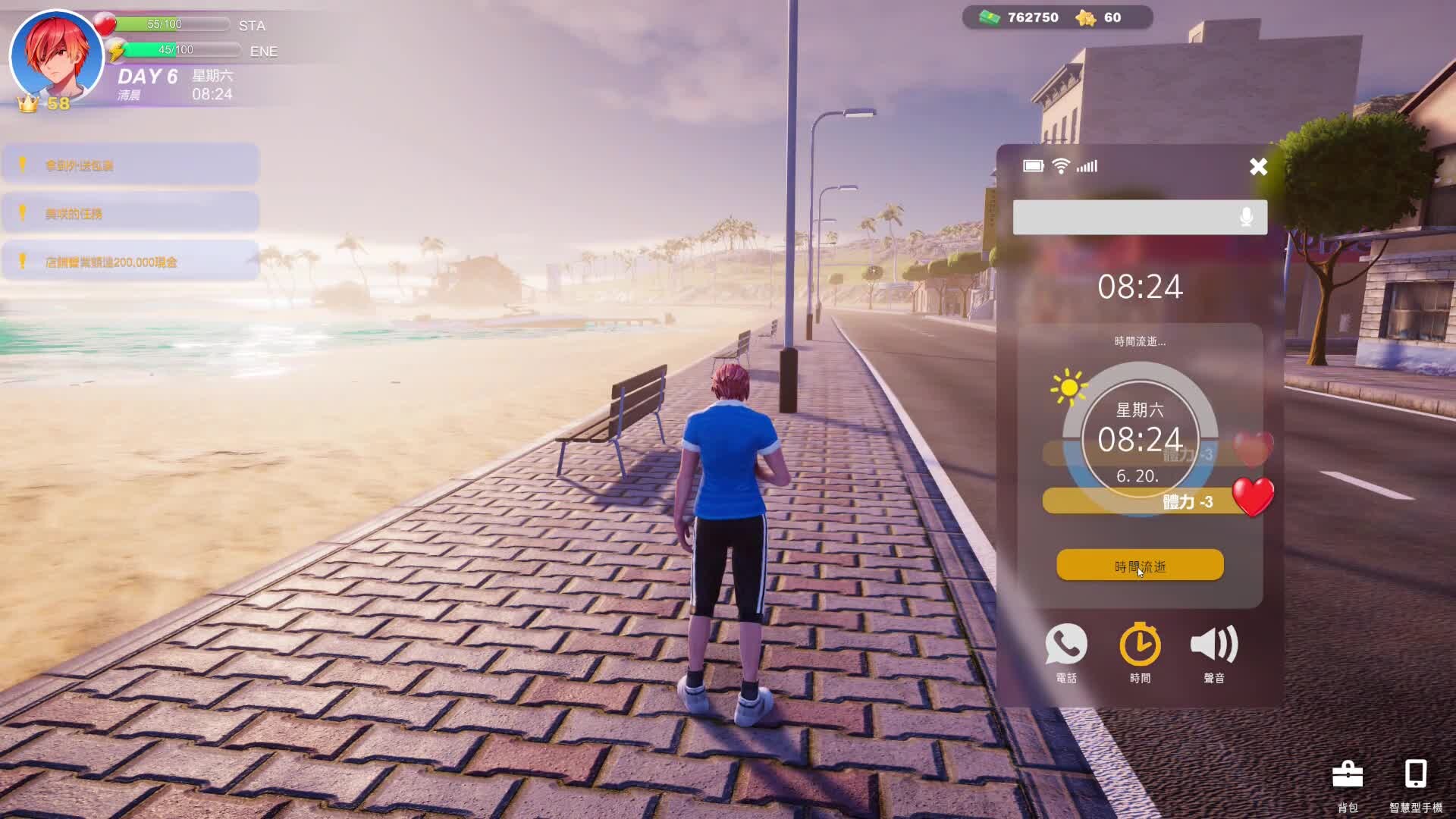Select the 拿到外送包裹 quest entry
This screenshot has width=1456, height=819.
[x=130, y=165]
